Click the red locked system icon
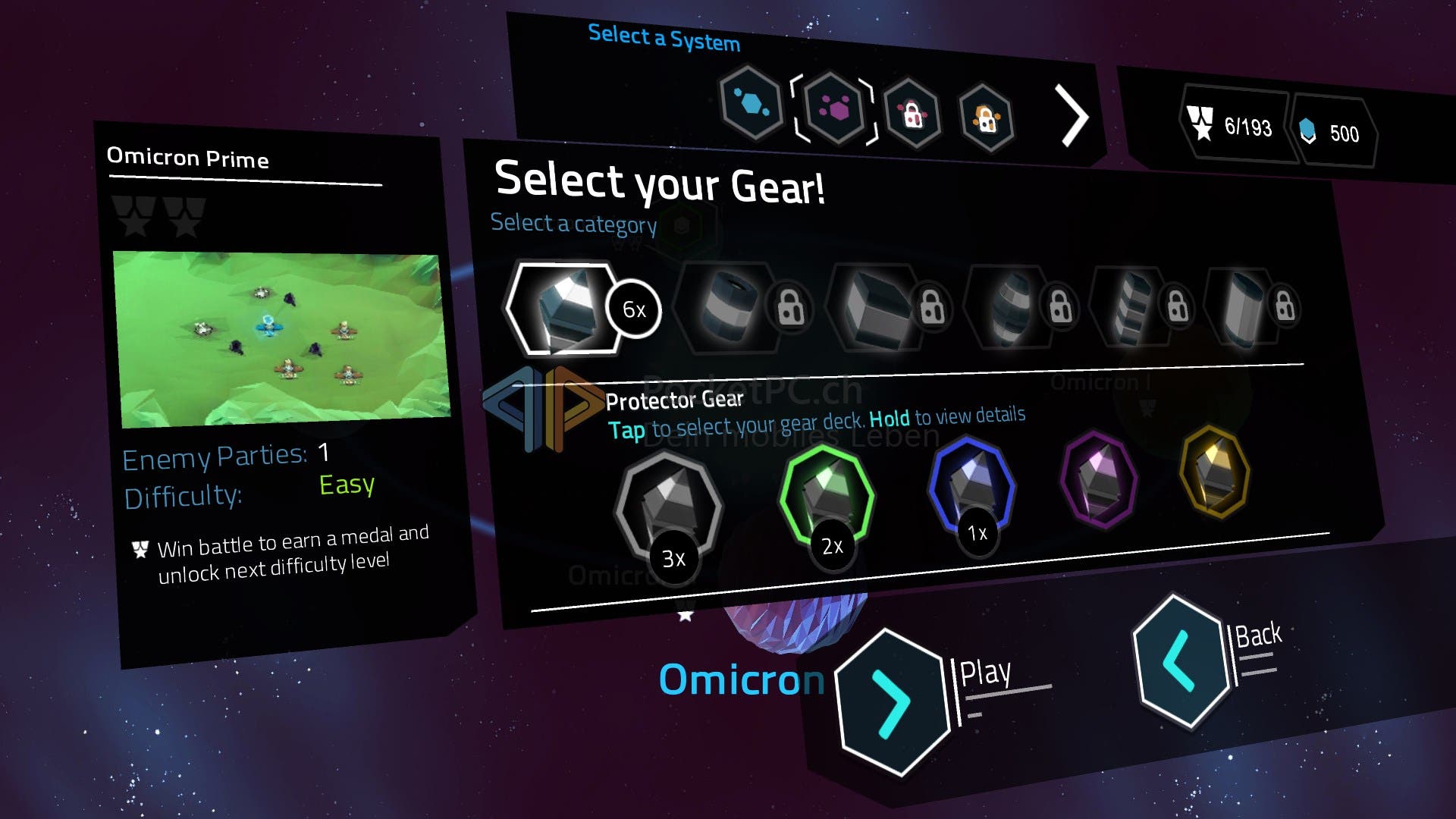Viewport: 1456px width, 819px height. 913,115
